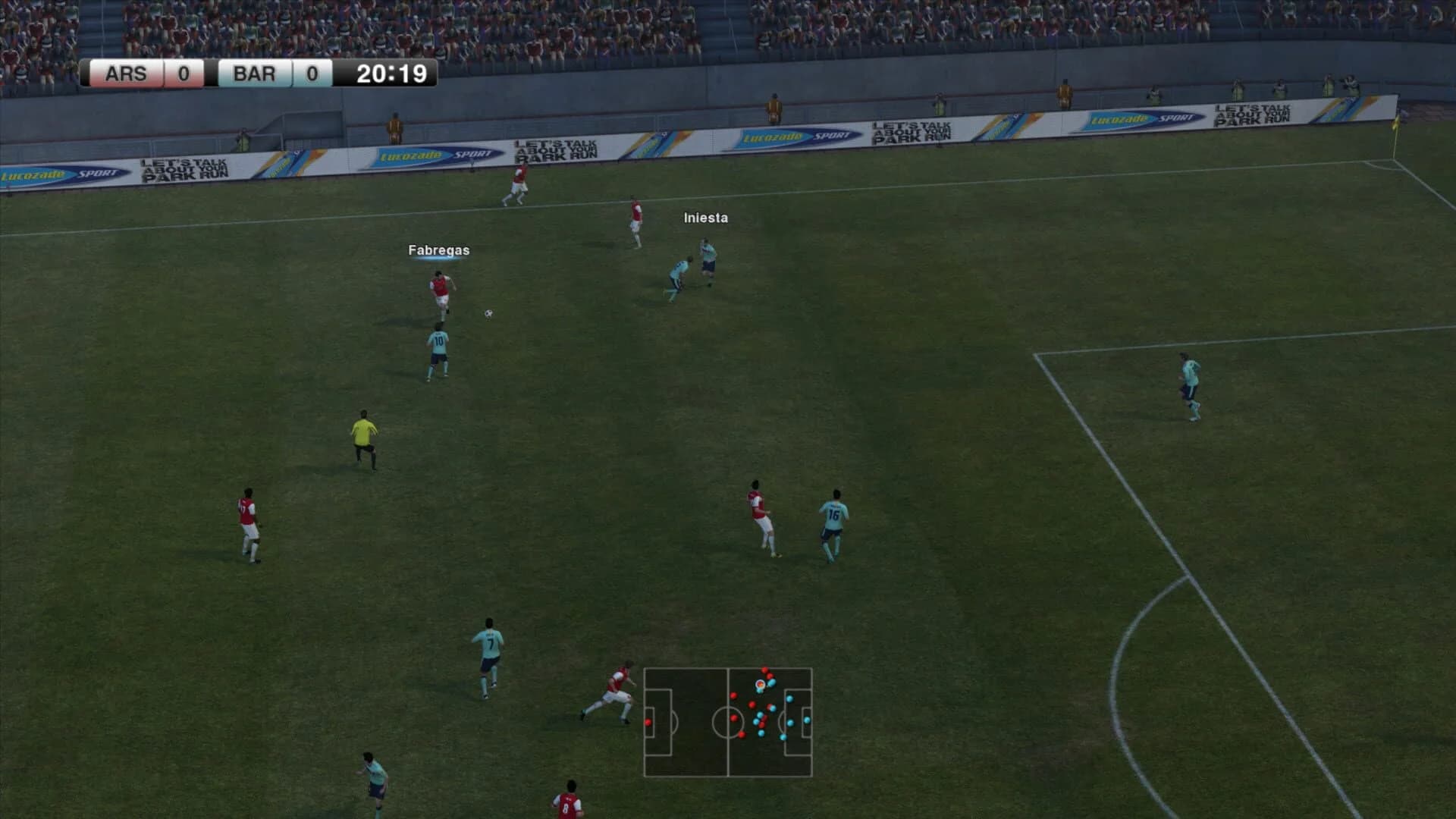Select the match timer showing 20:19
The image size is (1456, 819).
point(392,74)
